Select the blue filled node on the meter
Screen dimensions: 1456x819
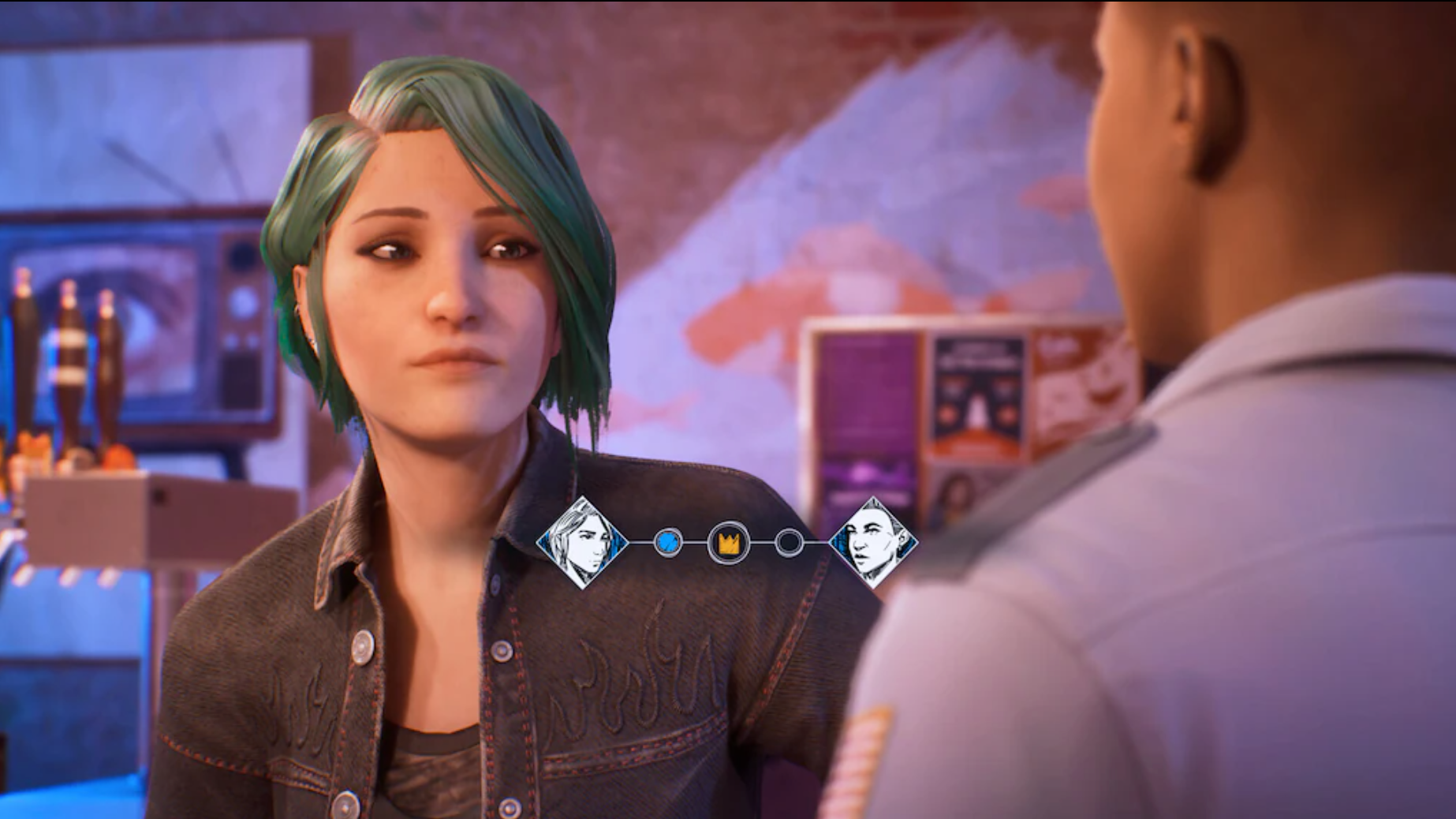point(666,543)
